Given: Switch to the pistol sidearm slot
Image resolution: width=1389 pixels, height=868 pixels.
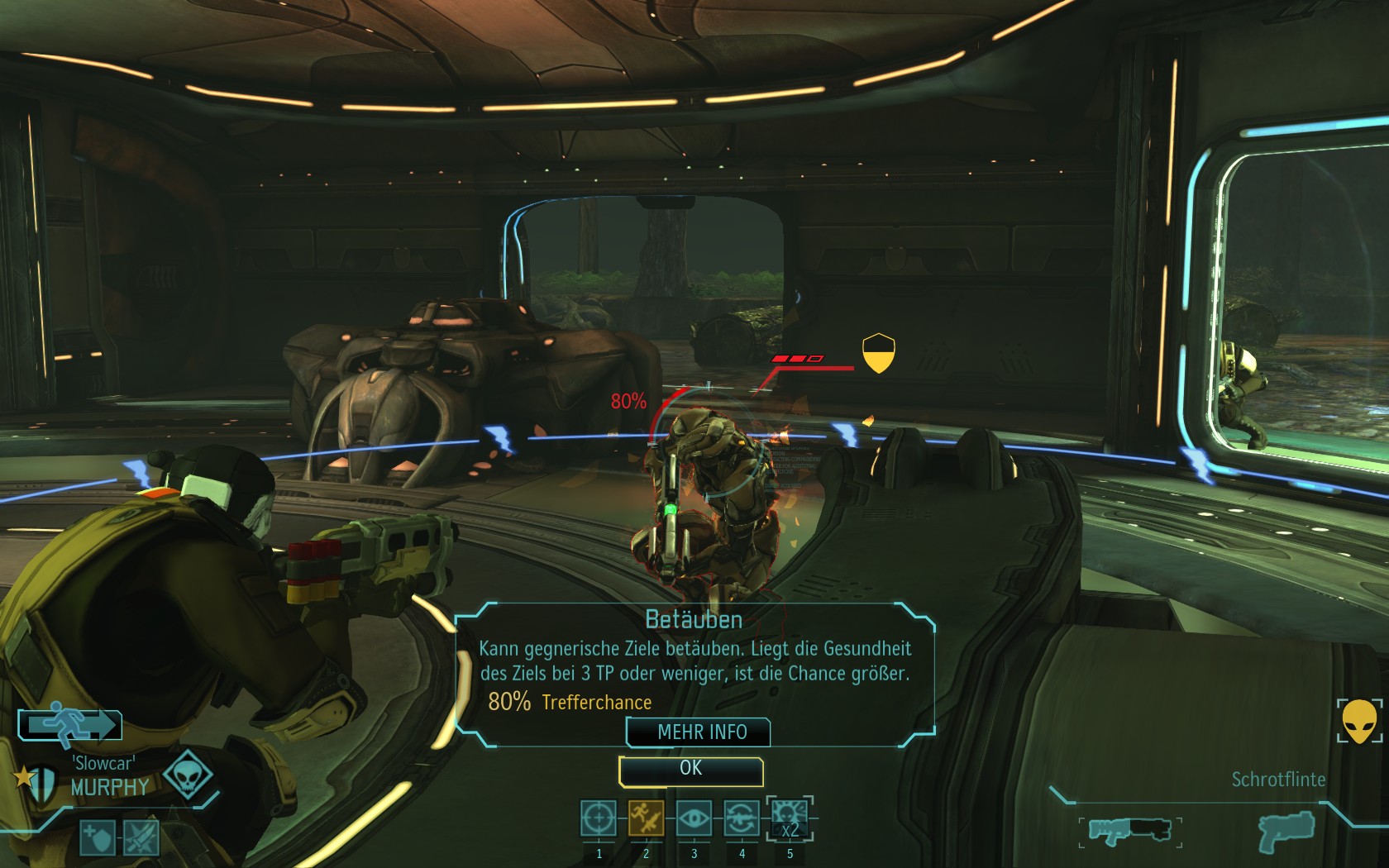Looking at the screenshot, I should click(1286, 830).
